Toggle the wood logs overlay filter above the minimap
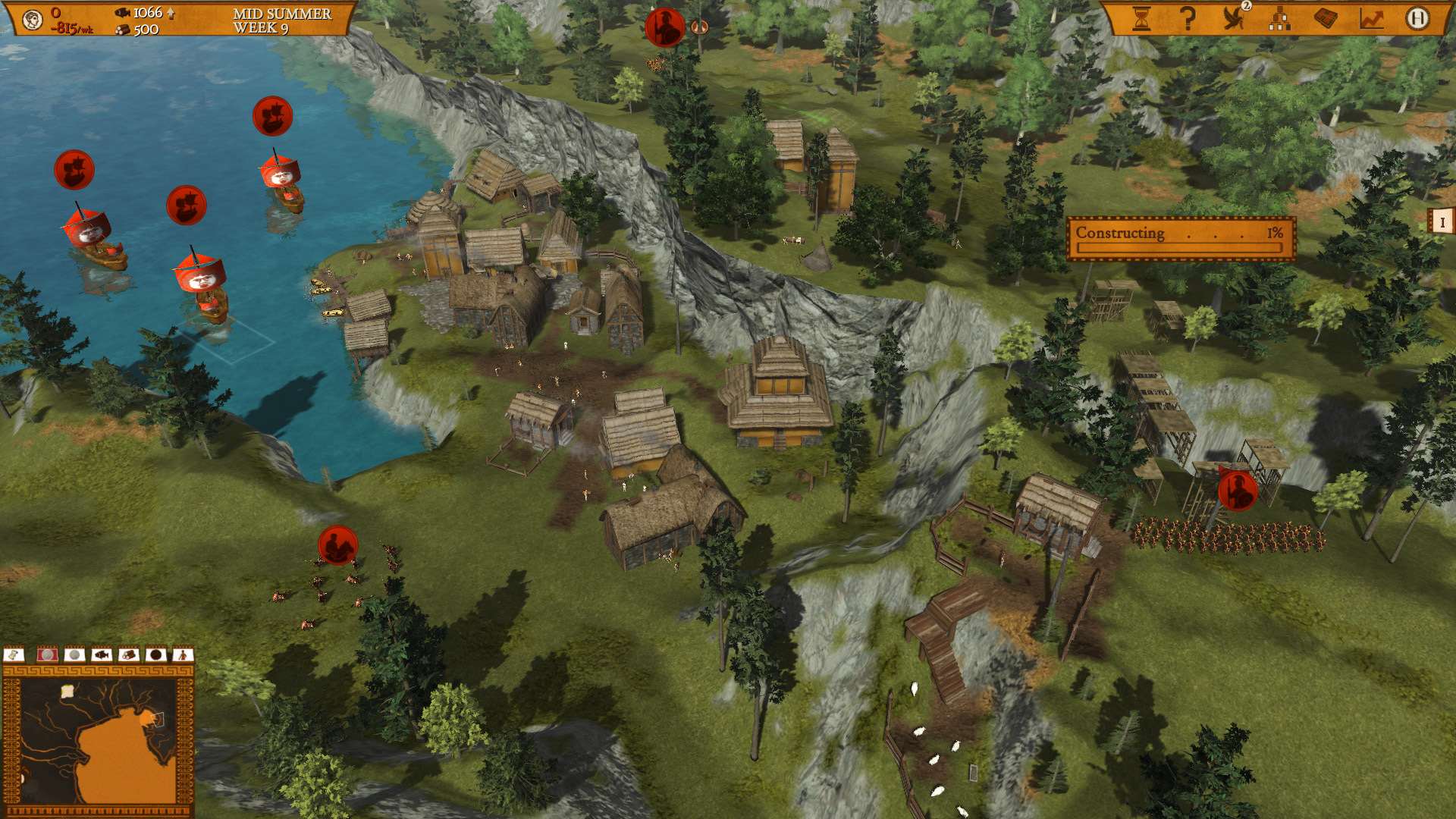1456x819 pixels. (127, 656)
